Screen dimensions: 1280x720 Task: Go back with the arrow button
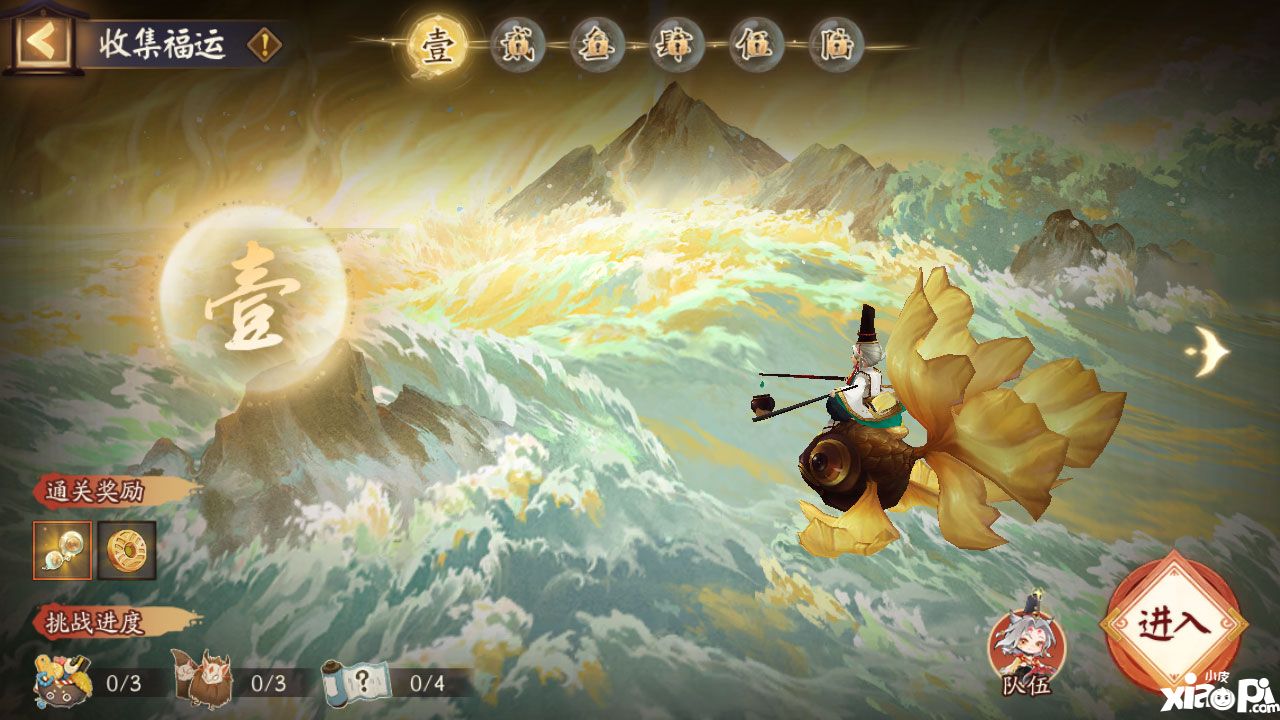tap(42, 42)
